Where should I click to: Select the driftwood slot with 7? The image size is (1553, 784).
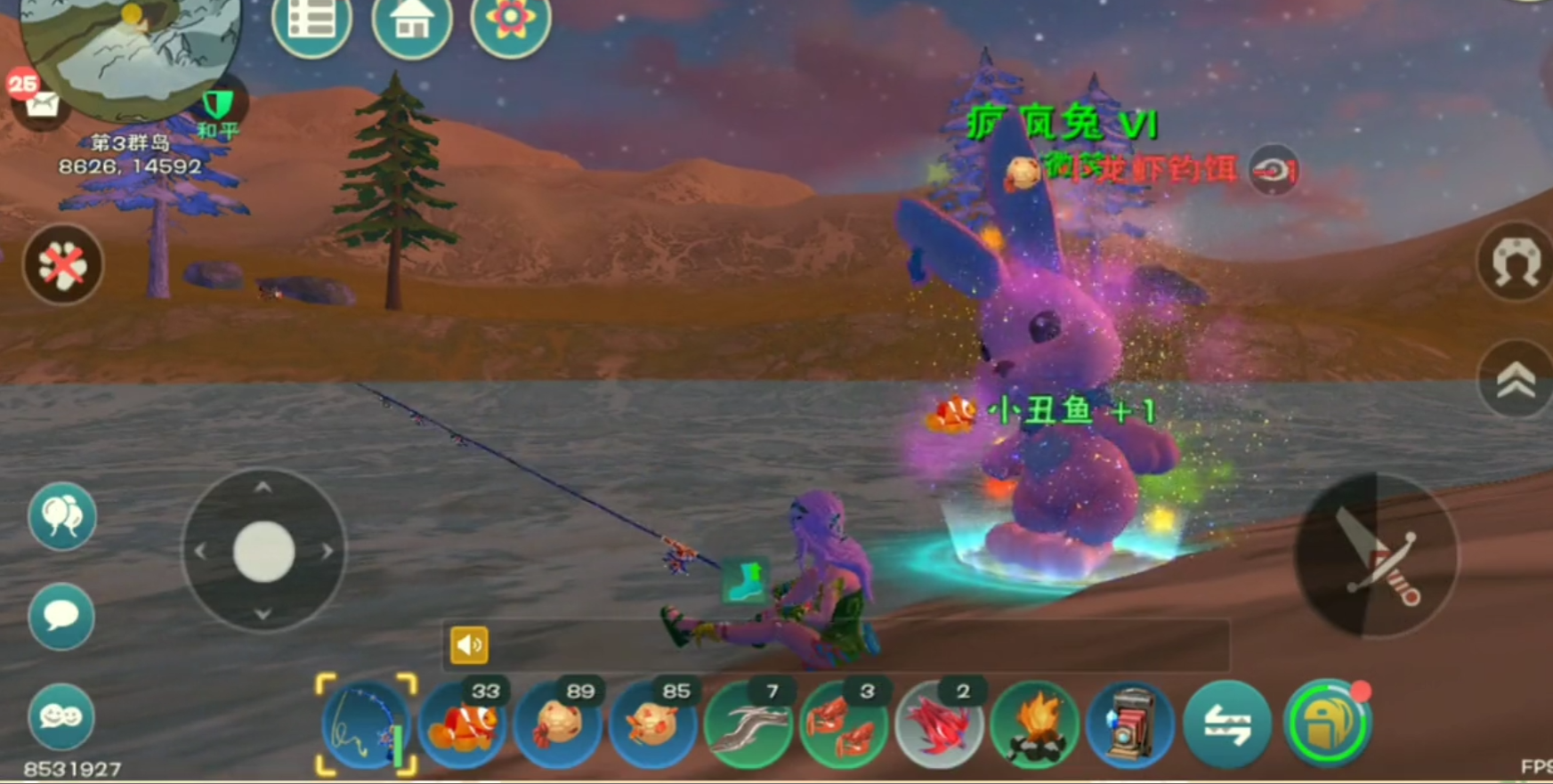tap(748, 724)
